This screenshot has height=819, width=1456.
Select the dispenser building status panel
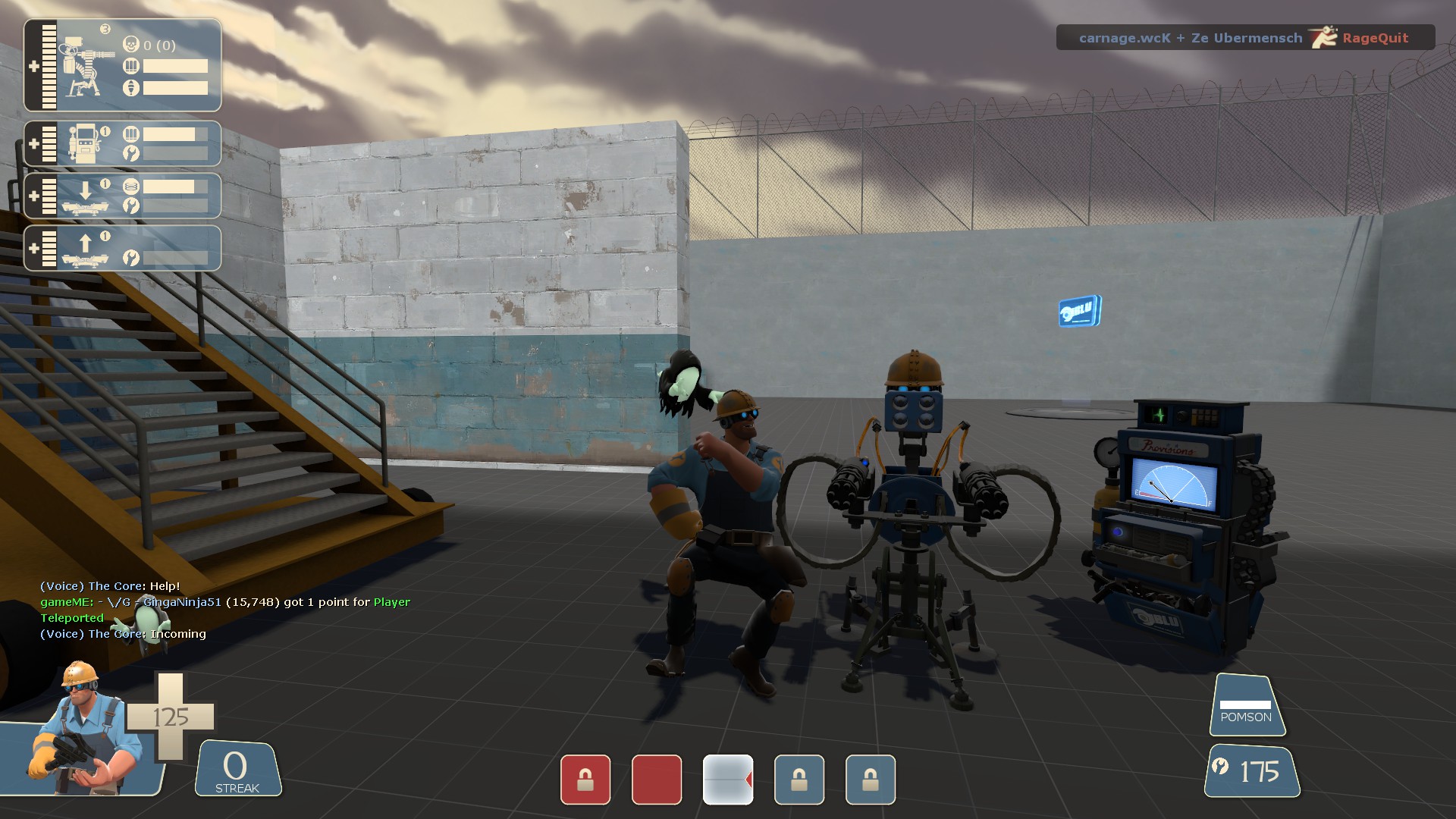pyautogui.click(x=122, y=143)
